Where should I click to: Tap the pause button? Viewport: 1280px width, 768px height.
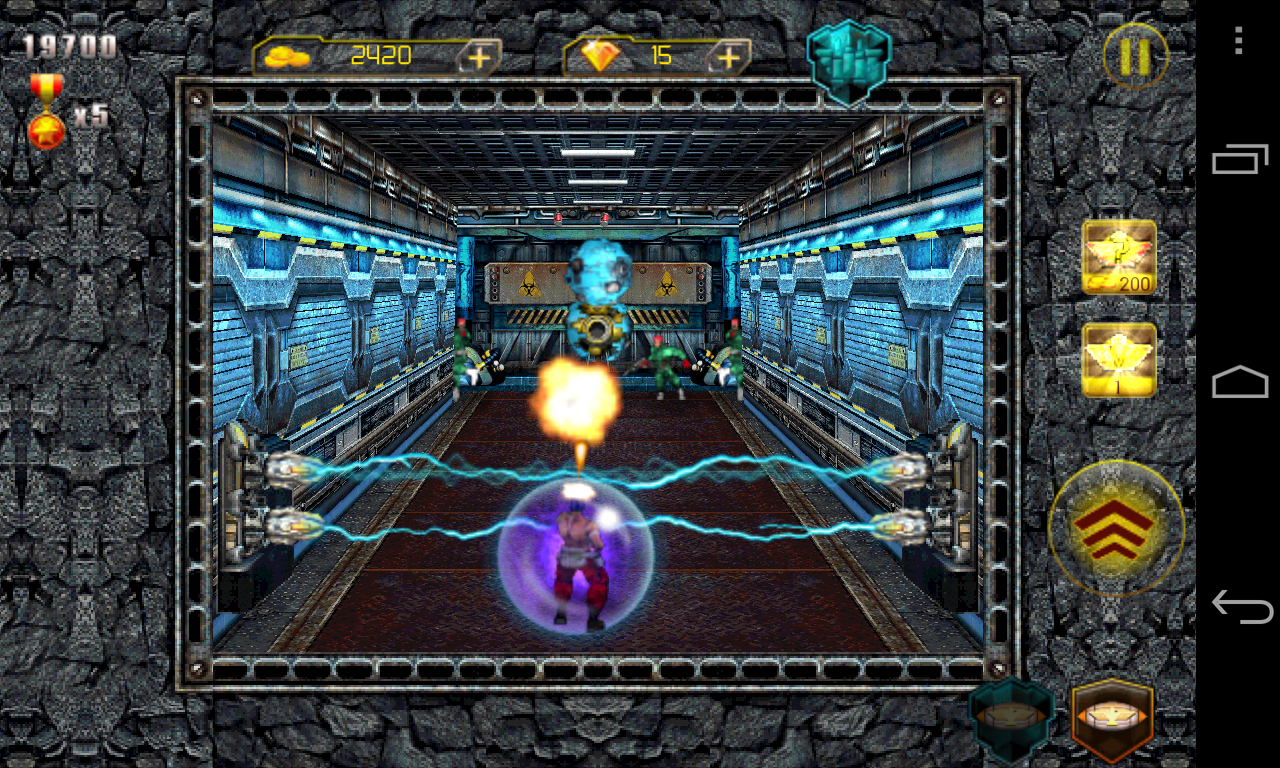pyautogui.click(x=1134, y=57)
